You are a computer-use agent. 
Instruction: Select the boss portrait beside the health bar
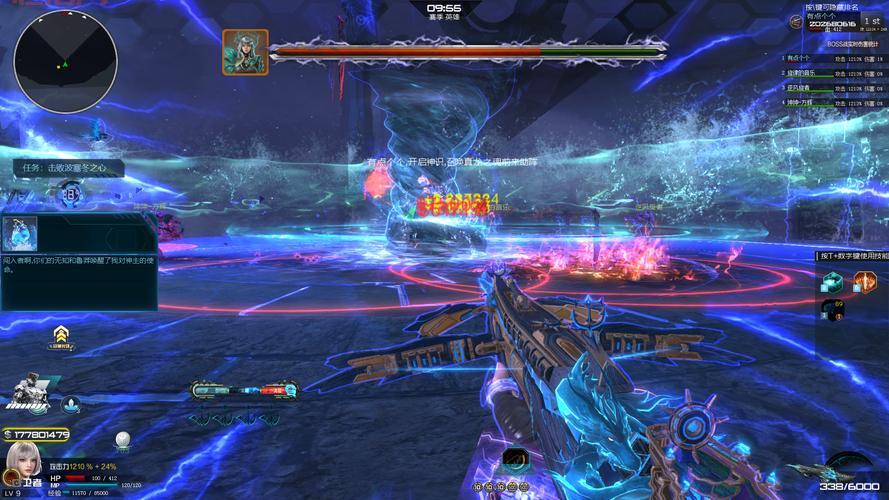point(245,51)
